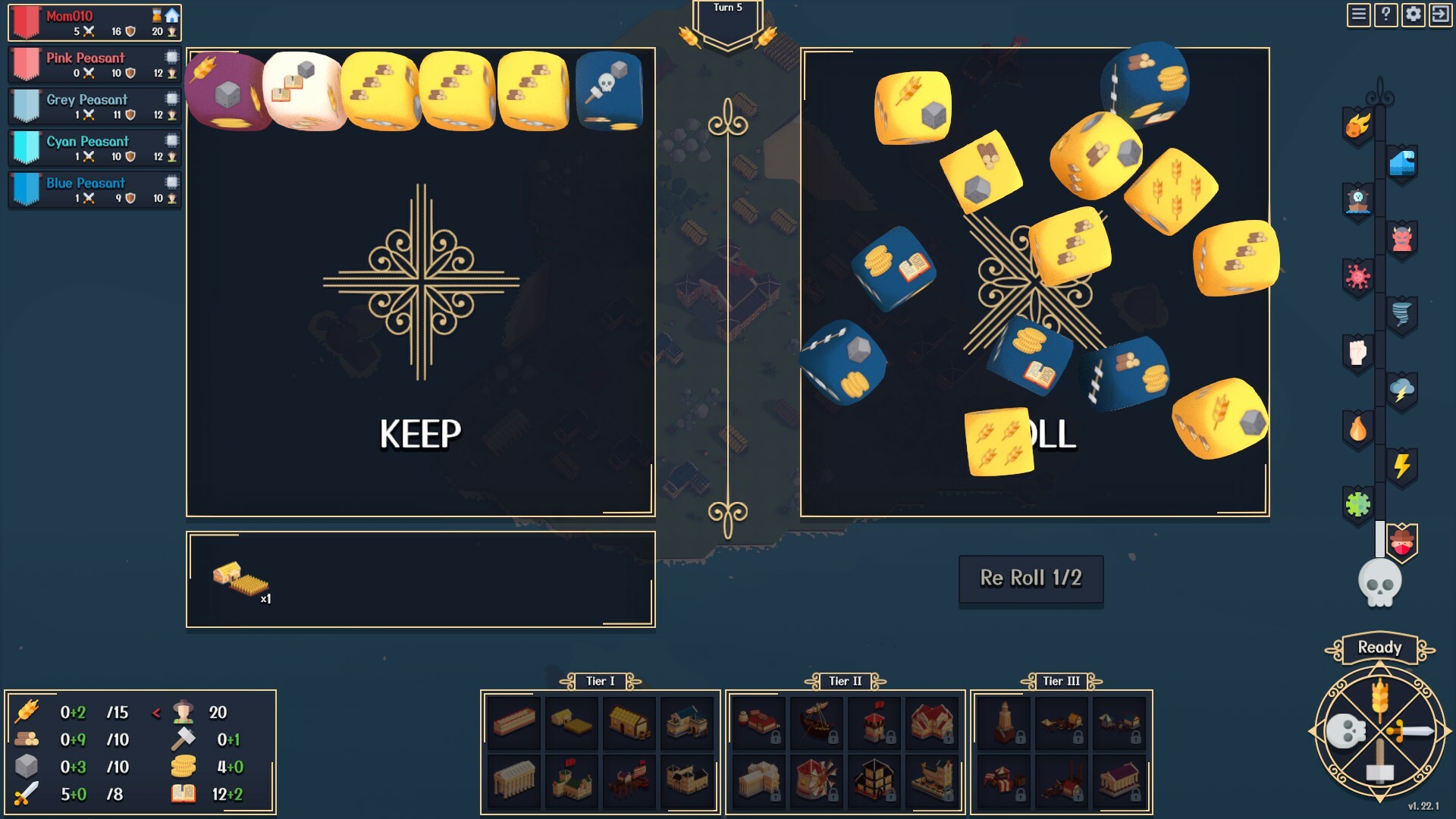This screenshot has width=1456, height=819.
Task: Select the red plague virus event icon
Action: coord(1357,278)
